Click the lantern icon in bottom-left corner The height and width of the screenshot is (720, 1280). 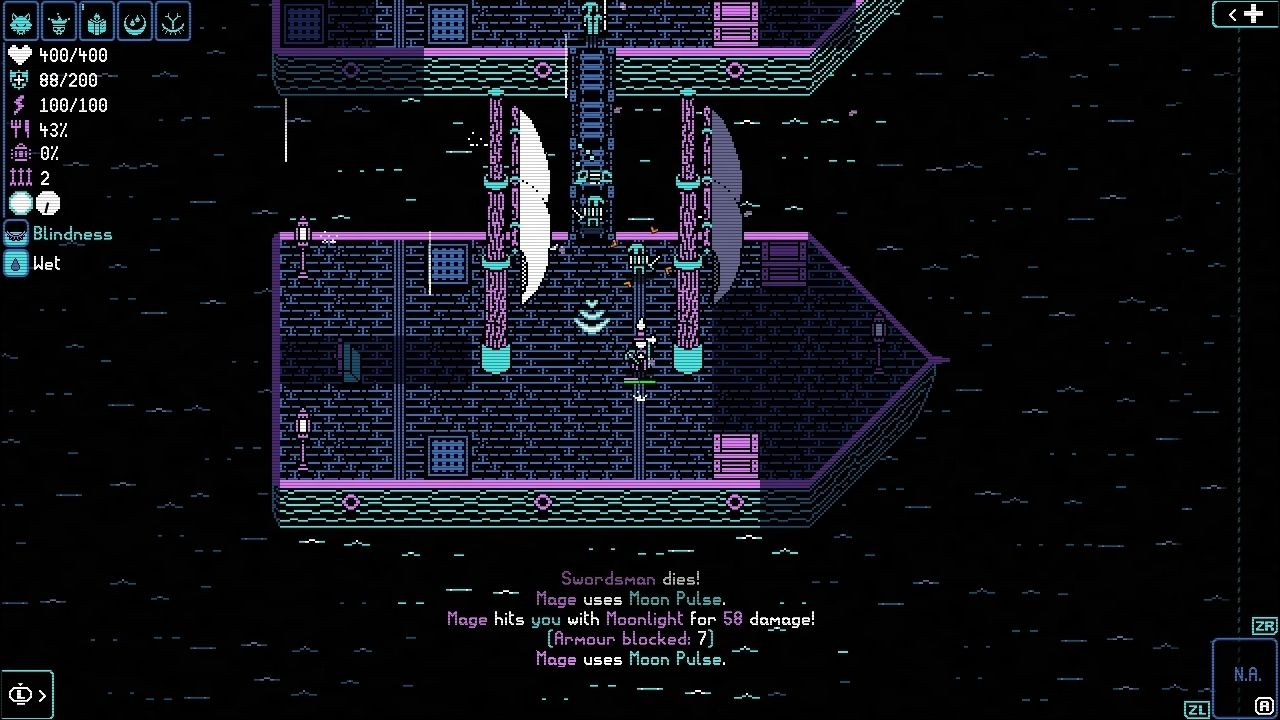coord(22,694)
